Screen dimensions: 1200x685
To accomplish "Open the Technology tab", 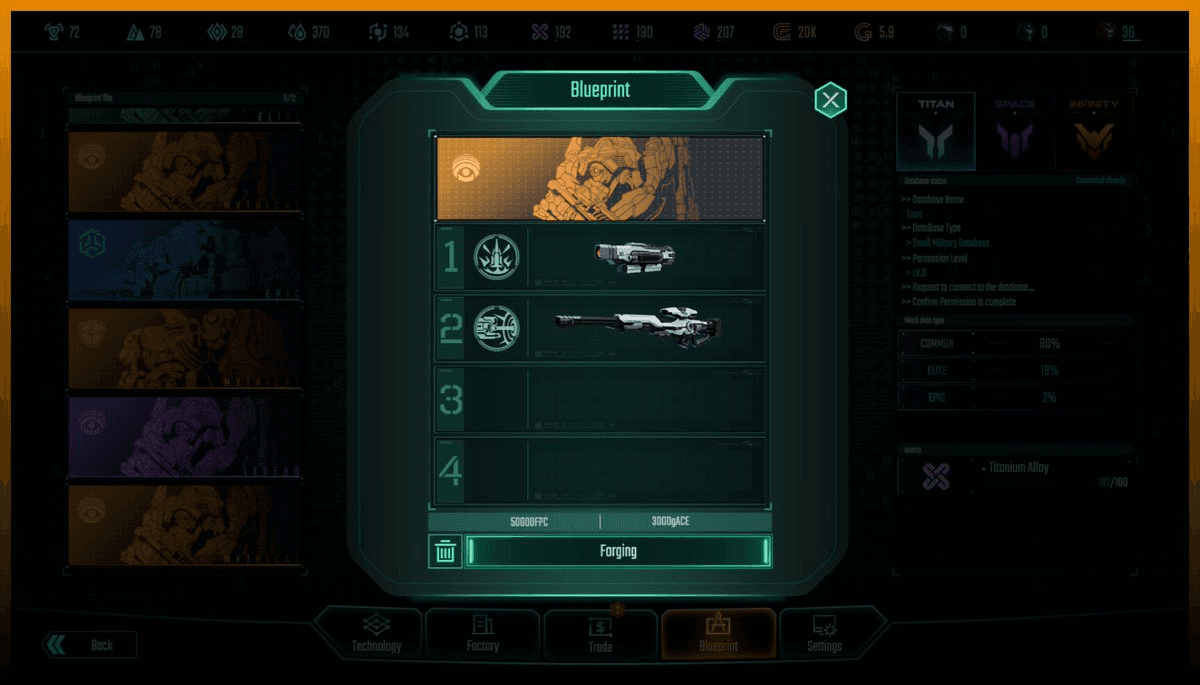I will coord(376,634).
